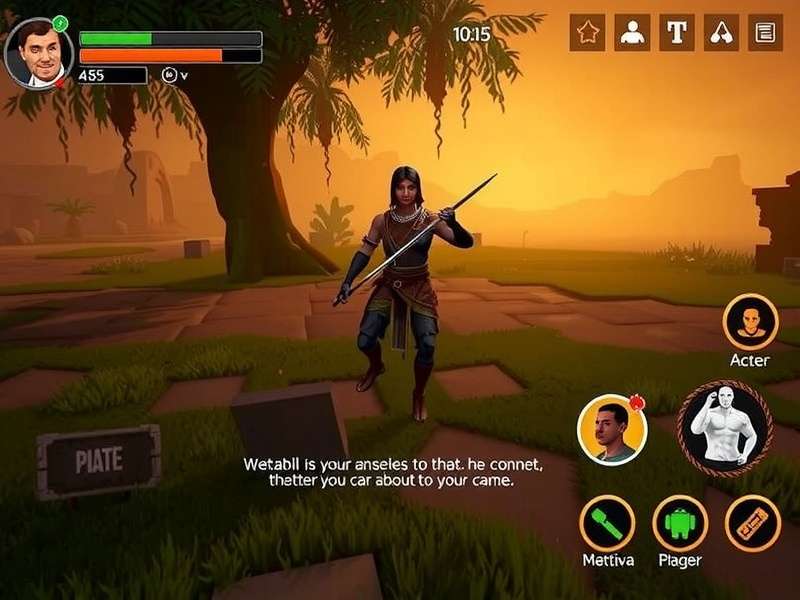Open the lined notes list icon

[x=765, y=33]
